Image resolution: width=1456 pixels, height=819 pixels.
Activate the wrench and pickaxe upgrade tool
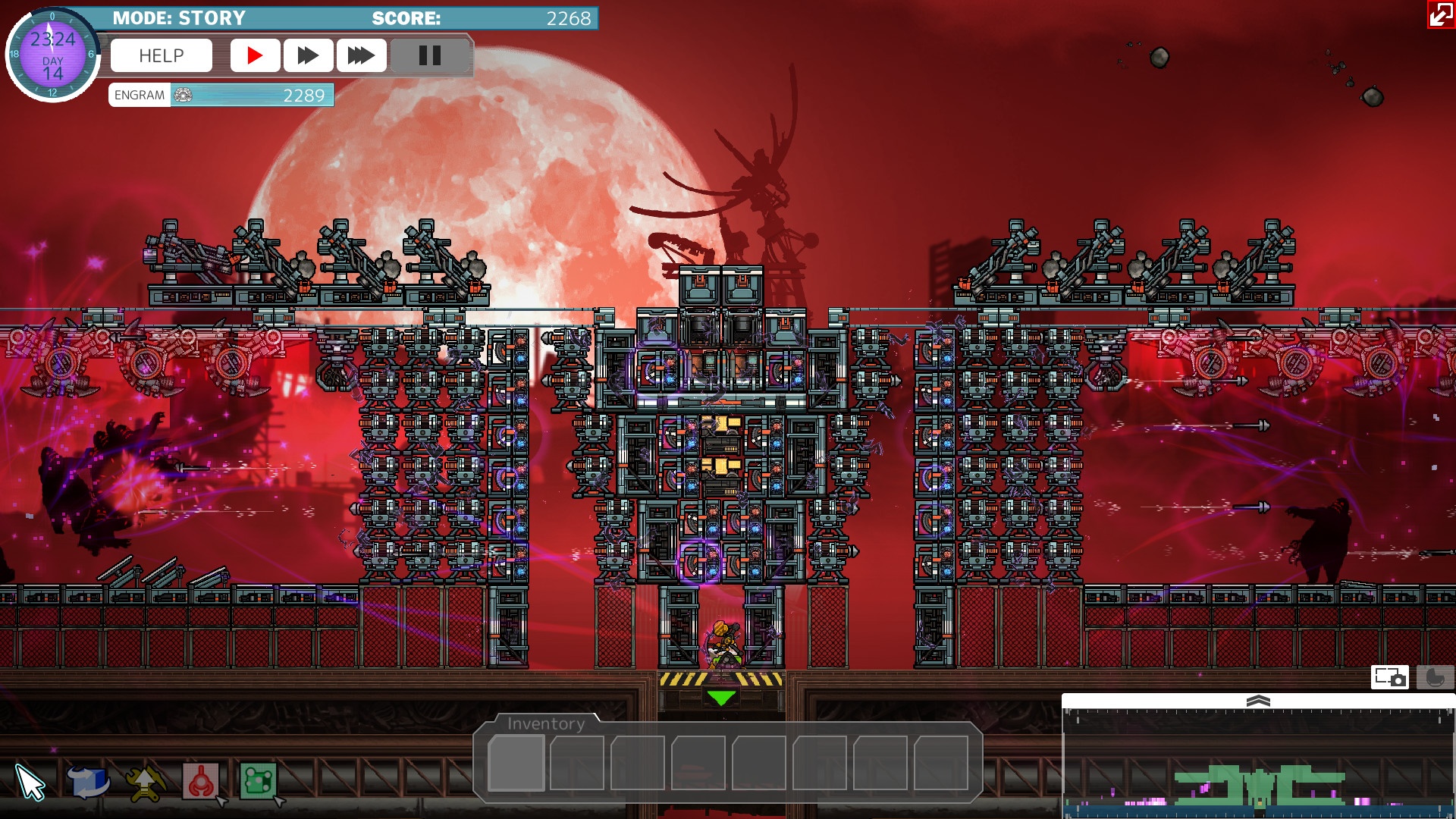coord(145,782)
